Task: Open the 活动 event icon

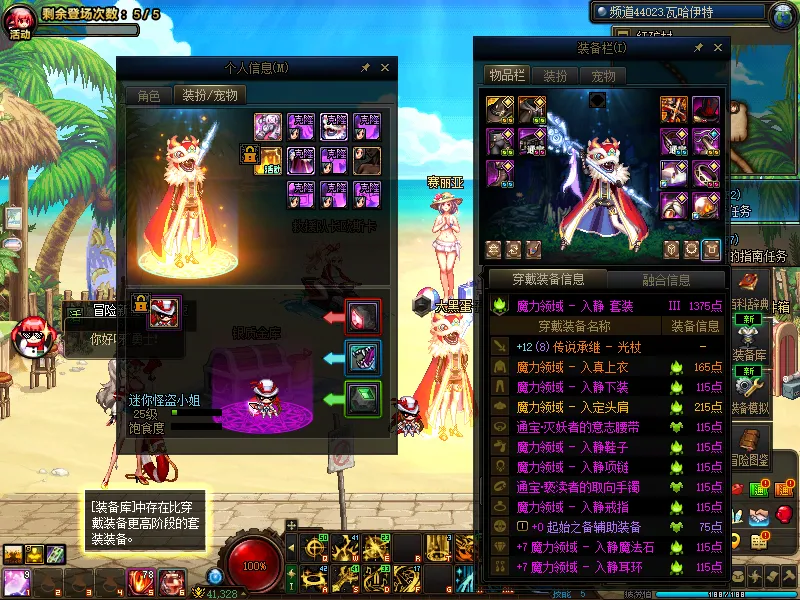Action: (19, 20)
